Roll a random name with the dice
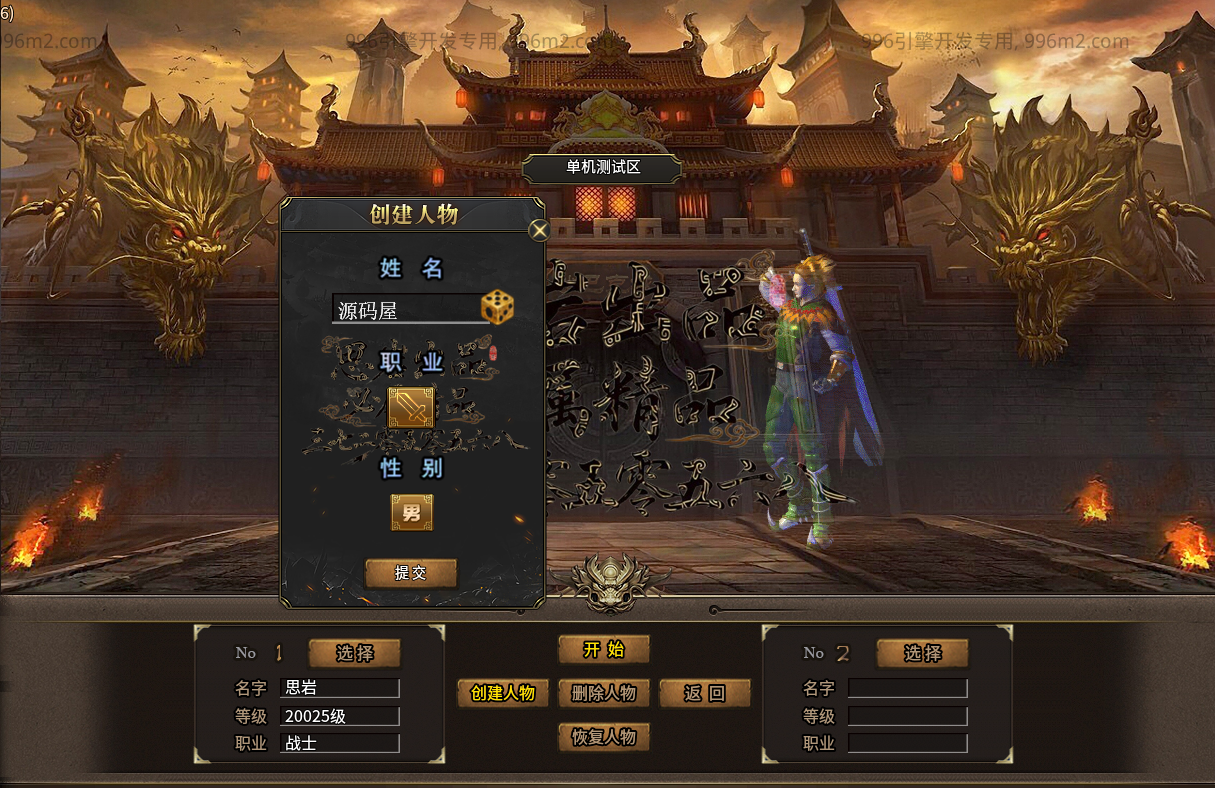This screenshot has width=1215, height=788. click(x=497, y=308)
